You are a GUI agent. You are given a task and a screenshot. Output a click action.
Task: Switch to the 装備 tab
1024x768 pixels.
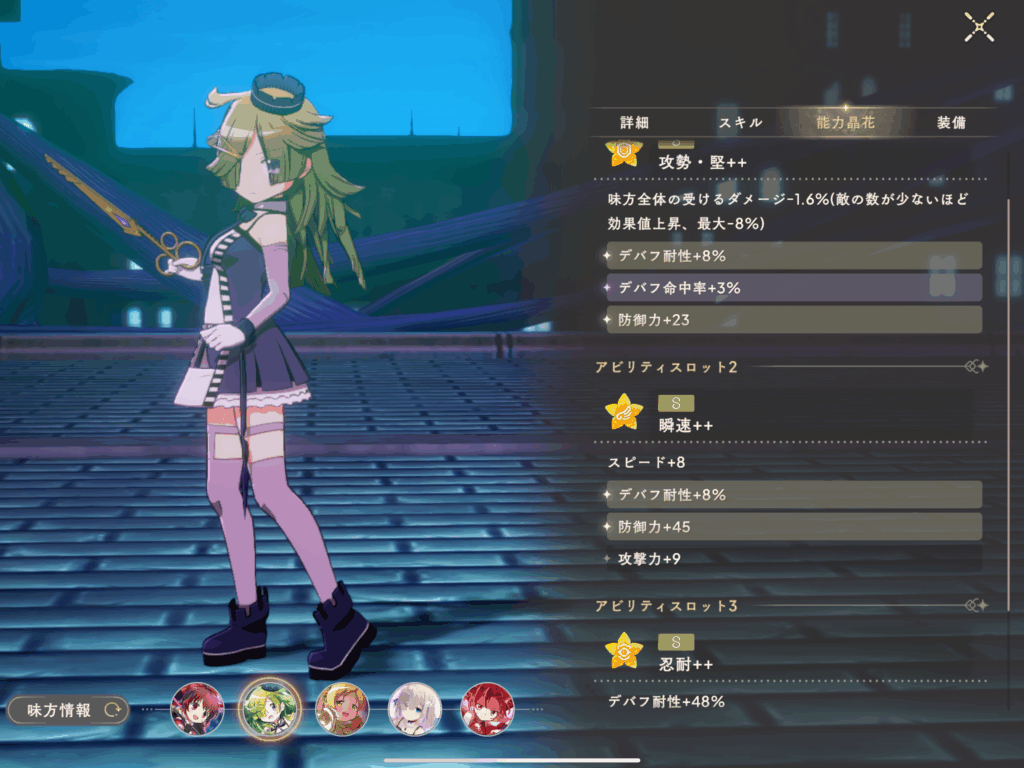[951, 122]
